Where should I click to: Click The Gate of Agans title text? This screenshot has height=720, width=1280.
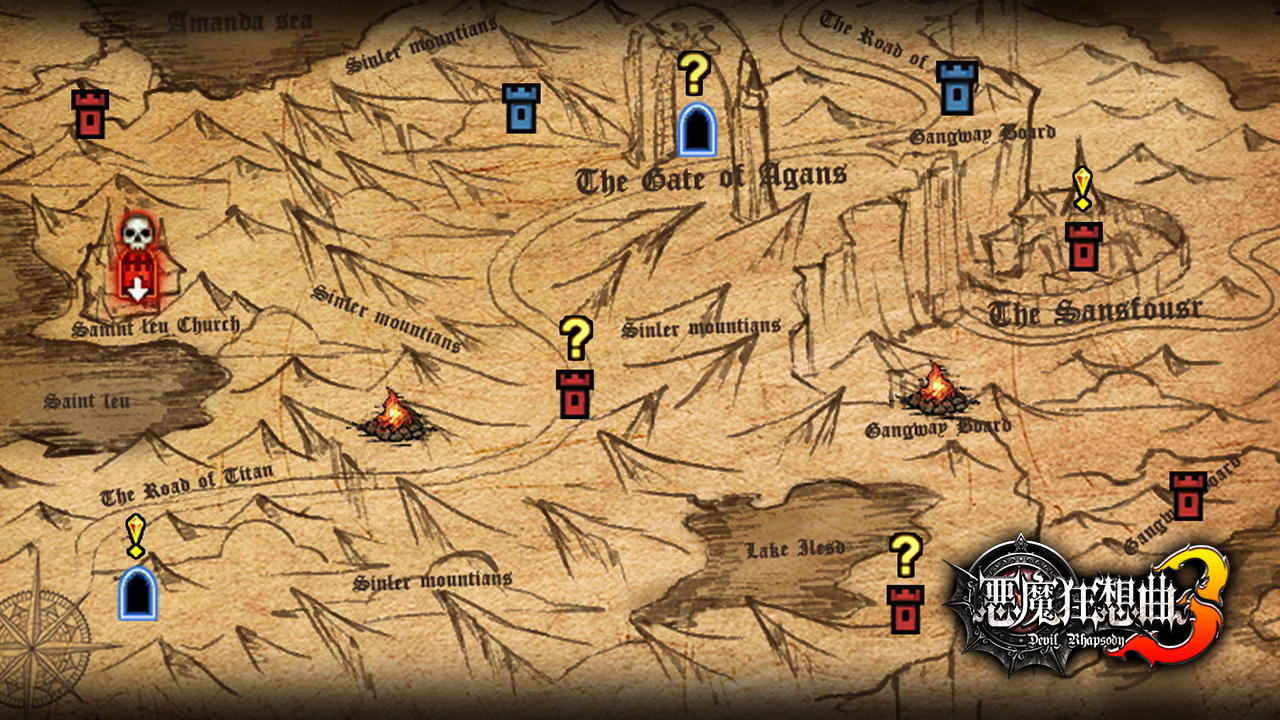(x=710, y=176)
